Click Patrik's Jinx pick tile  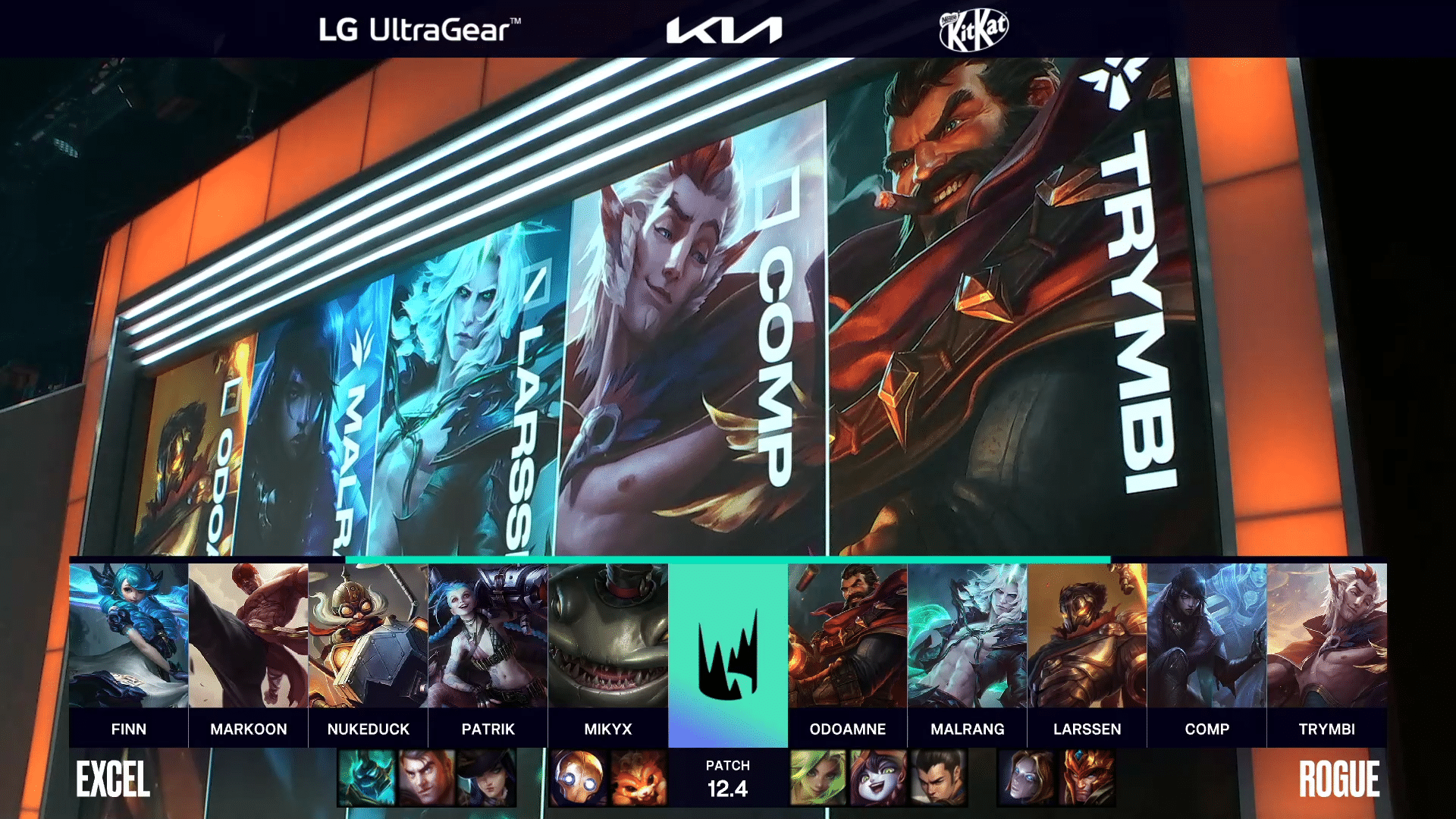[x=488, y=635]
